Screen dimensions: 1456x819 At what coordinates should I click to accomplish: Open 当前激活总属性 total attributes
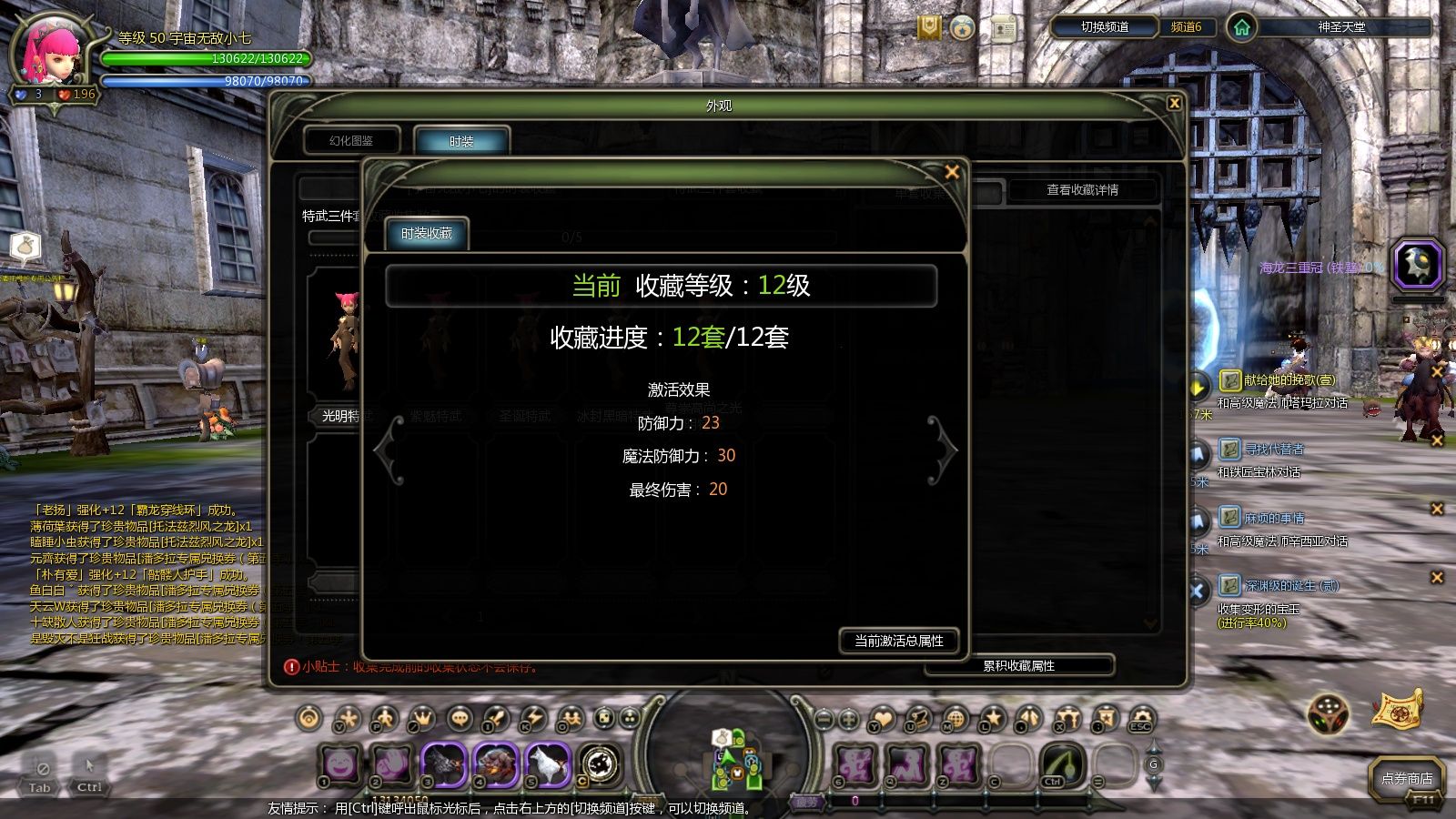point(898,641)
